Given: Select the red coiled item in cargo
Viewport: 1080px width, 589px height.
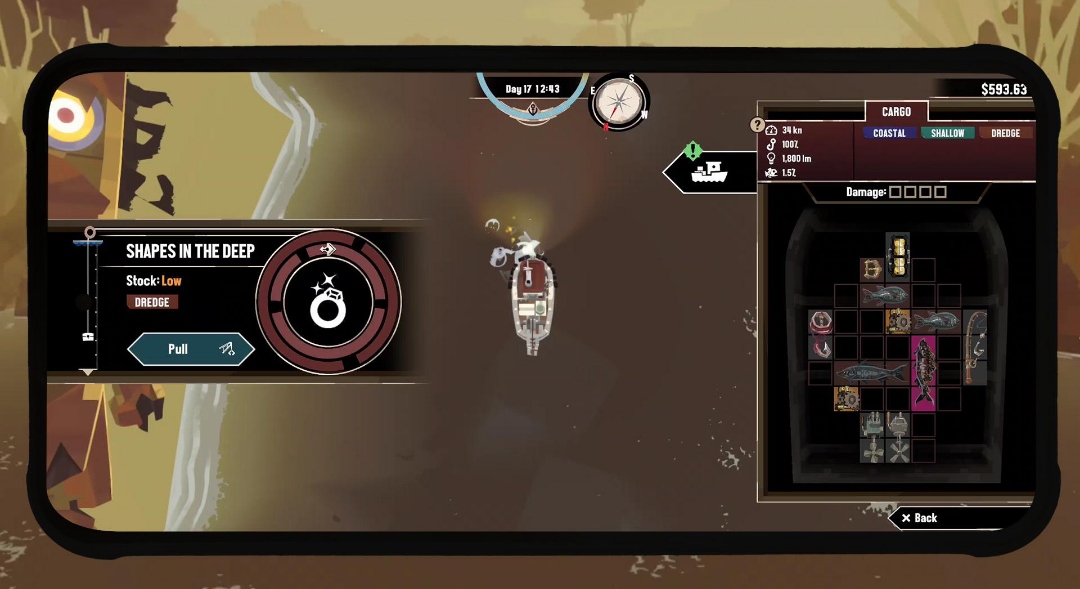Looking at the screenshot, I should [x=820, y=322].
